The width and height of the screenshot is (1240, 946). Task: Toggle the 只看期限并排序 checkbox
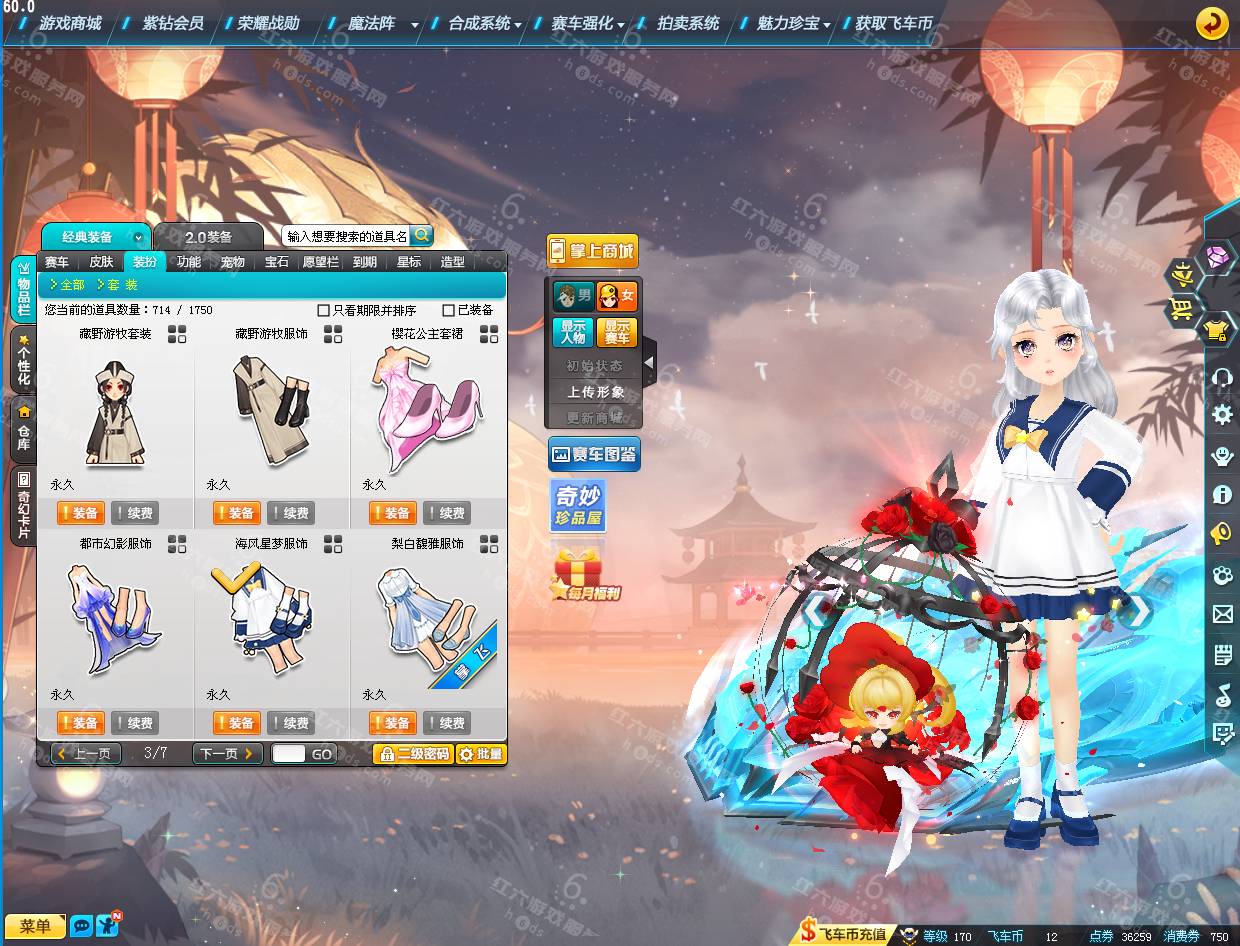[323, 311]
